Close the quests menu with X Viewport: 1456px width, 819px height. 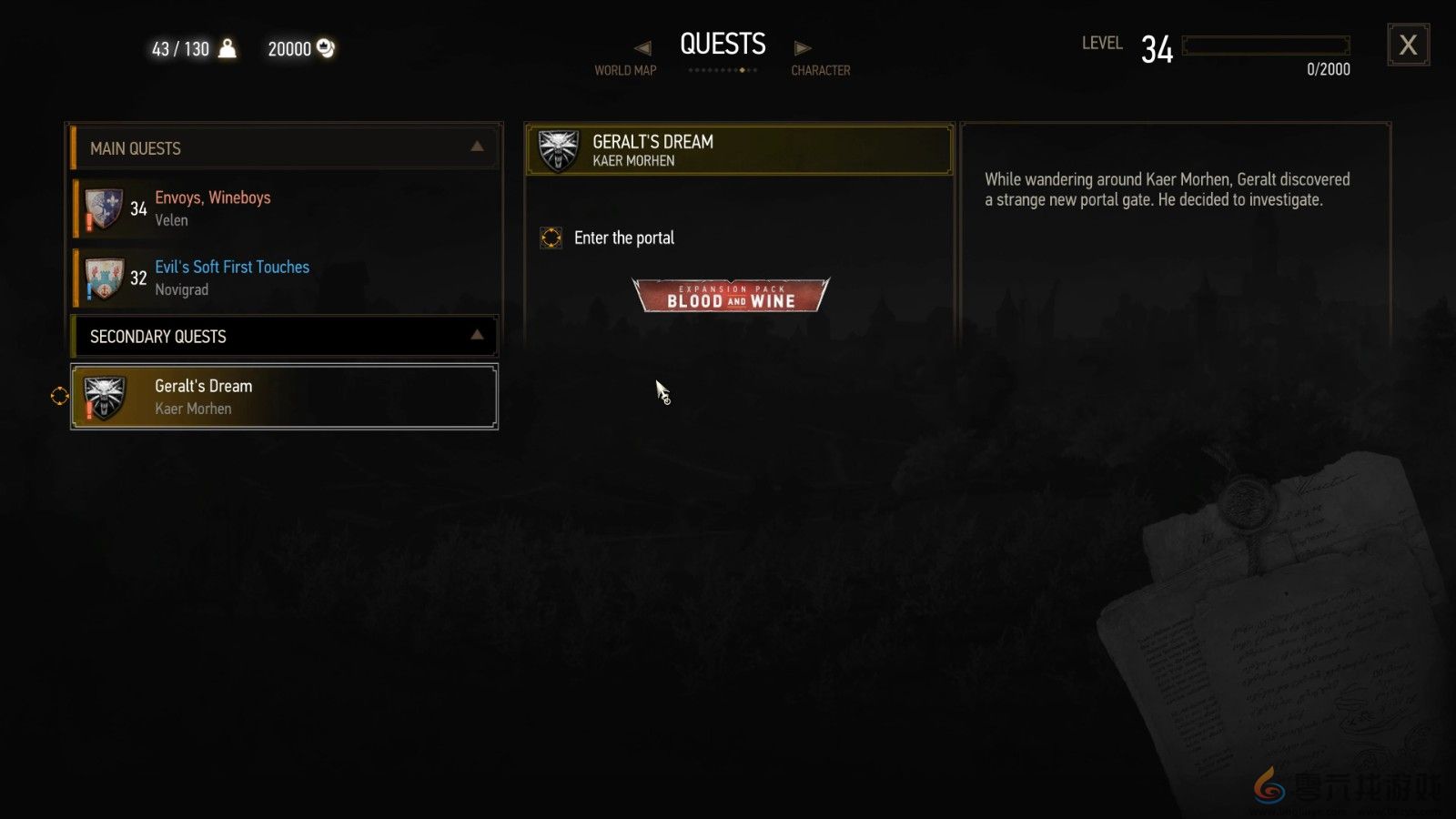[x=1408, y=45]
